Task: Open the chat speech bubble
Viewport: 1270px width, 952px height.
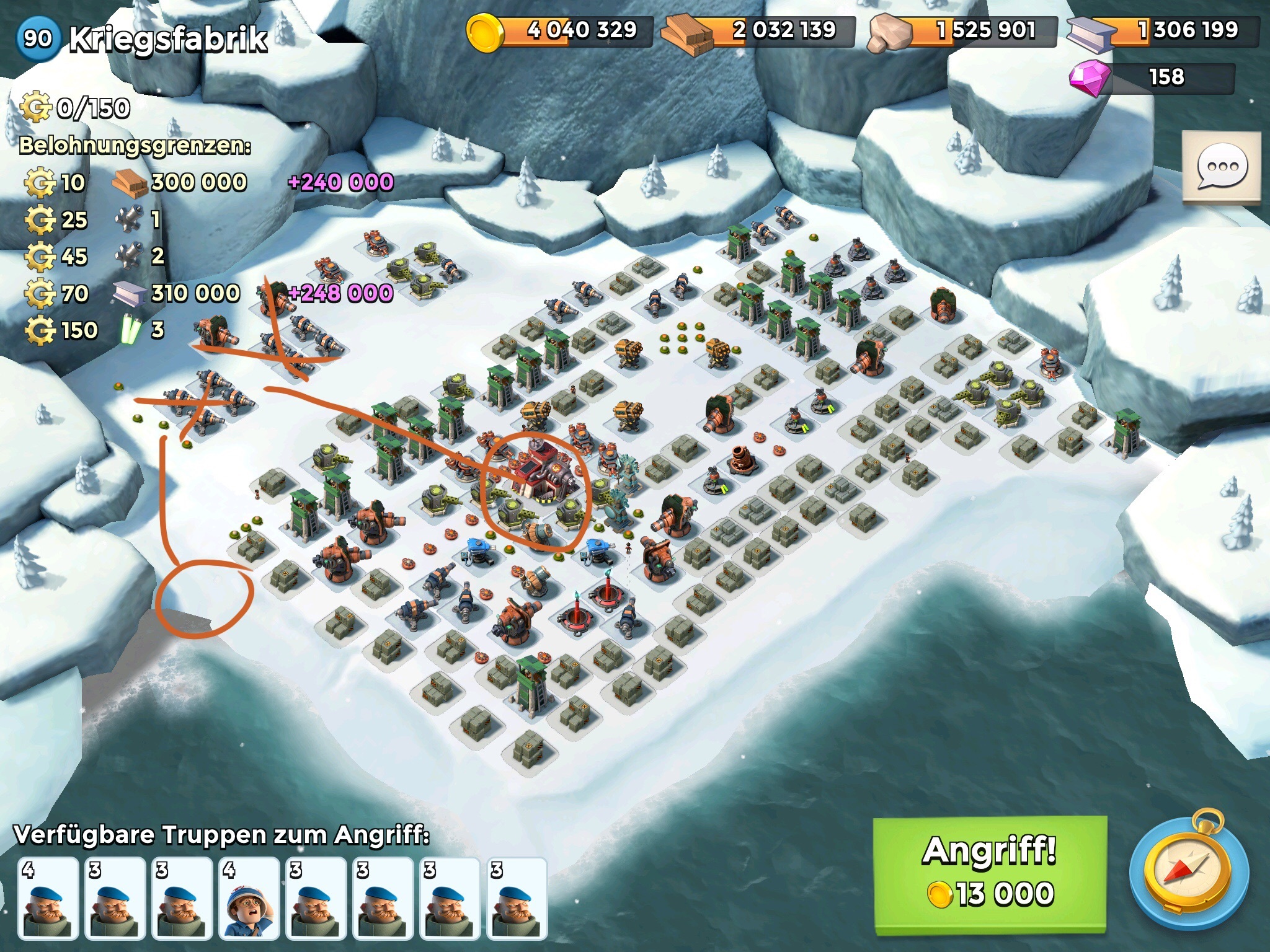Action: tap(1222, 166)
